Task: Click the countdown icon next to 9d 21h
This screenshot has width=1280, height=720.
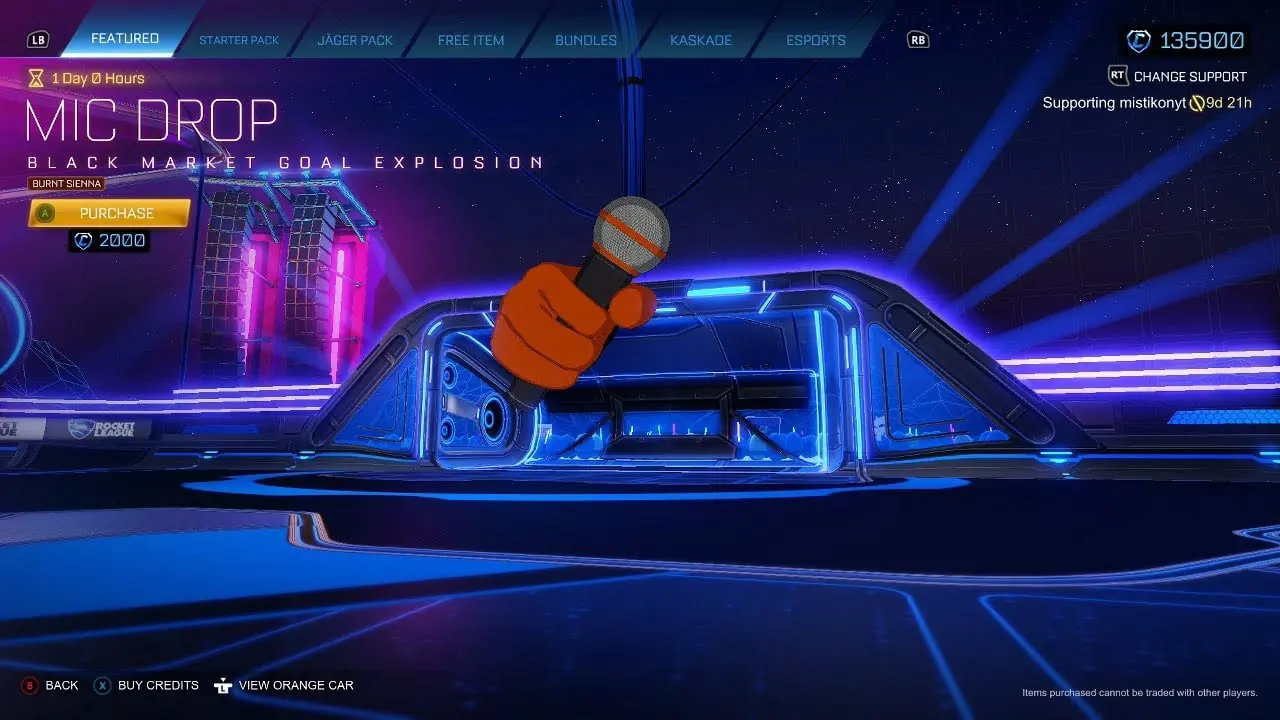Action: 1198,102
